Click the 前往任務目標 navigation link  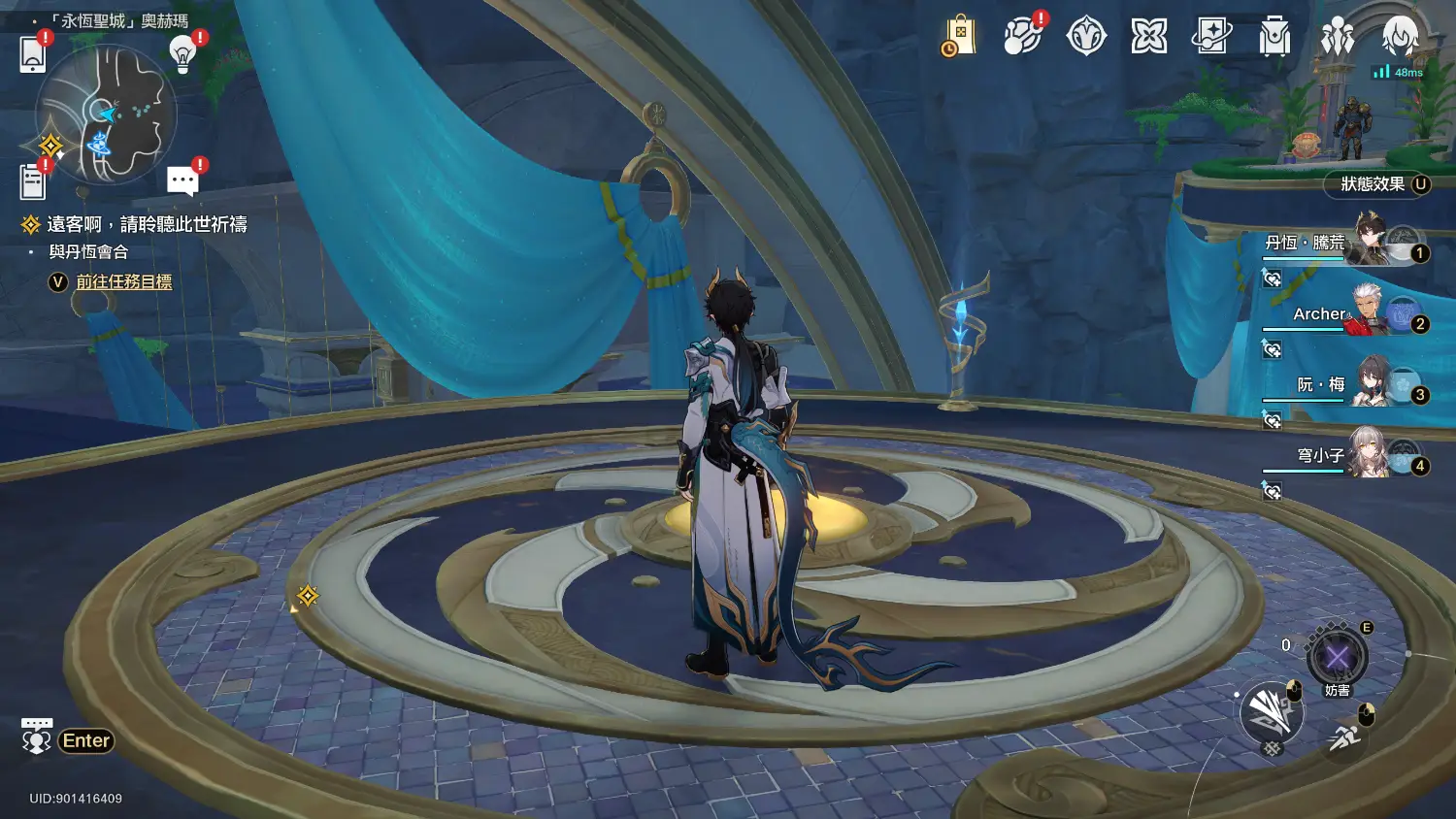point(124,282)
